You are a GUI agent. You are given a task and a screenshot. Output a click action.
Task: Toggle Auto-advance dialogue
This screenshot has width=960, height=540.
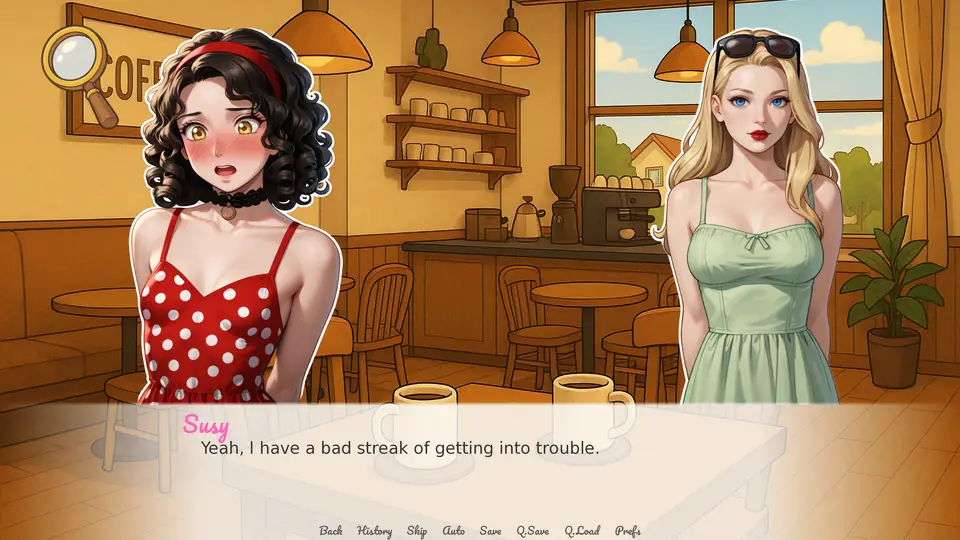(x=454, y=531)
